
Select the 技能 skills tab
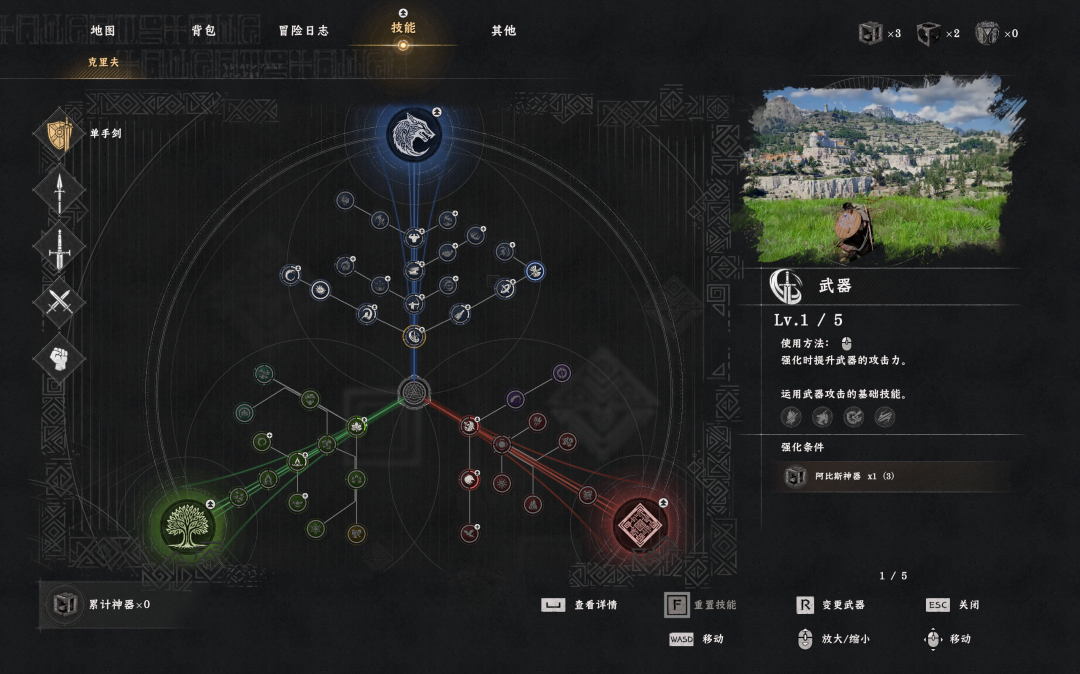403,28
